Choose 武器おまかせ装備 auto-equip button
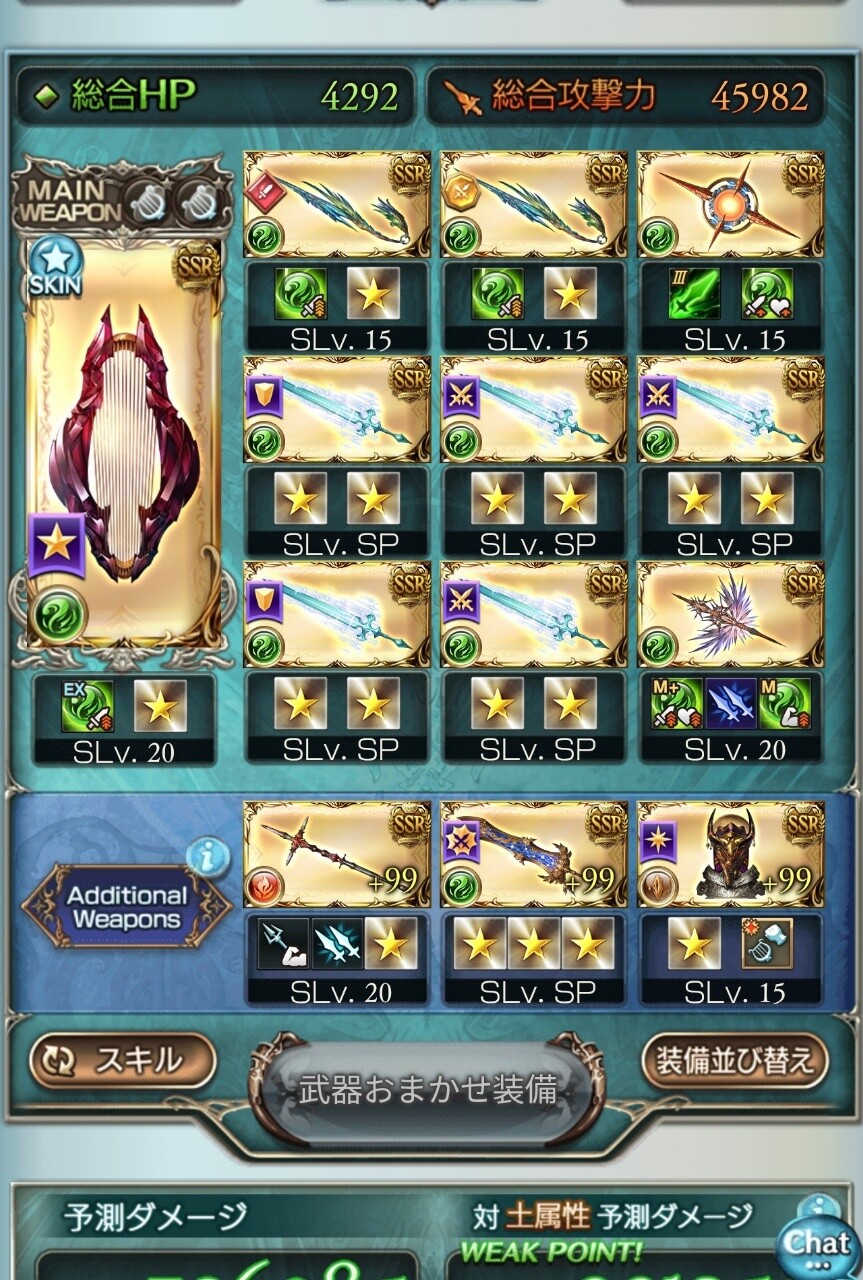The width and height of the screenshot is (863, 1280). coord(428,1090)
